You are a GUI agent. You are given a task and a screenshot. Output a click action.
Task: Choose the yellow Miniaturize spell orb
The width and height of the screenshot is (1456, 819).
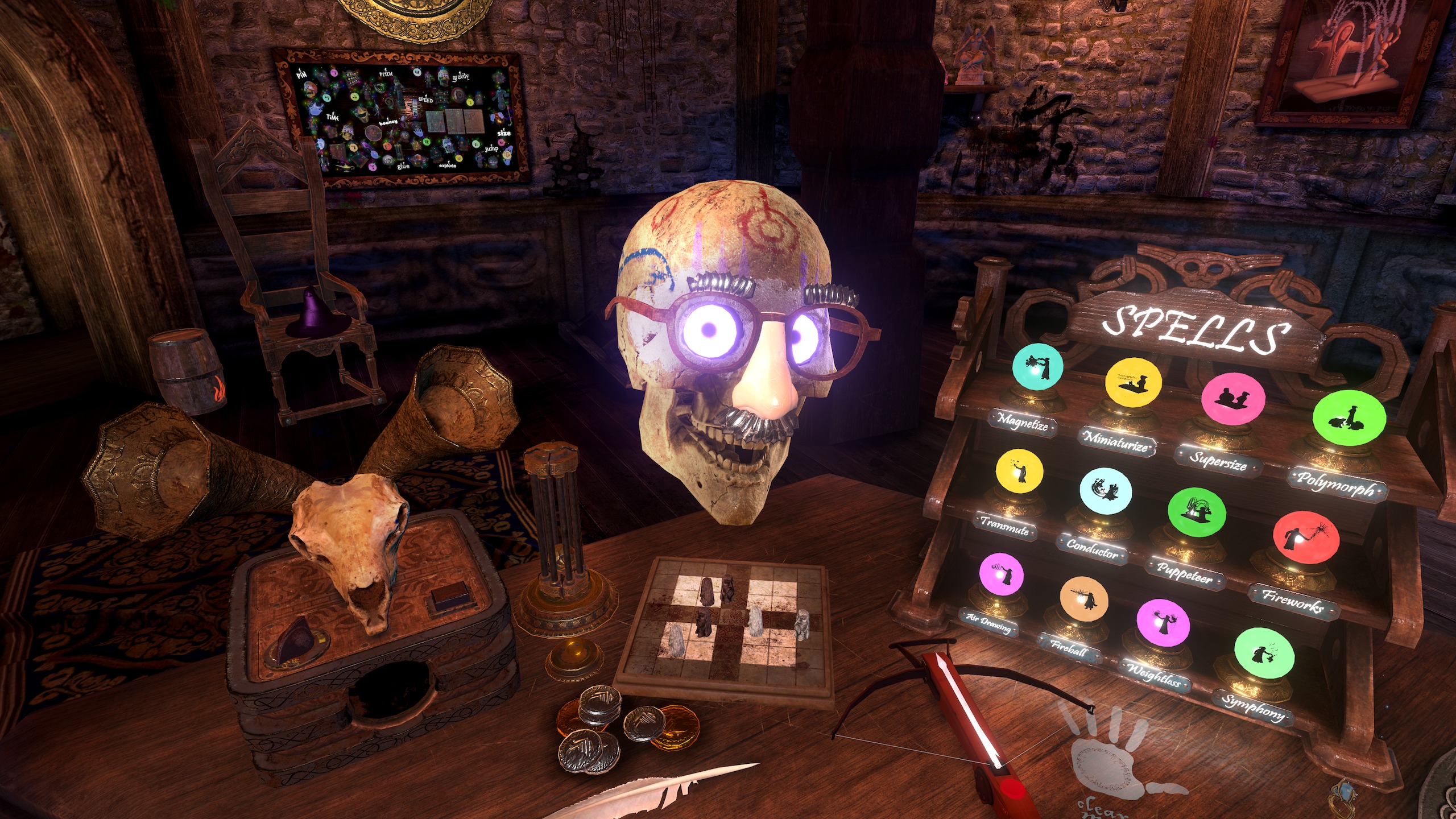point(1132,382)
